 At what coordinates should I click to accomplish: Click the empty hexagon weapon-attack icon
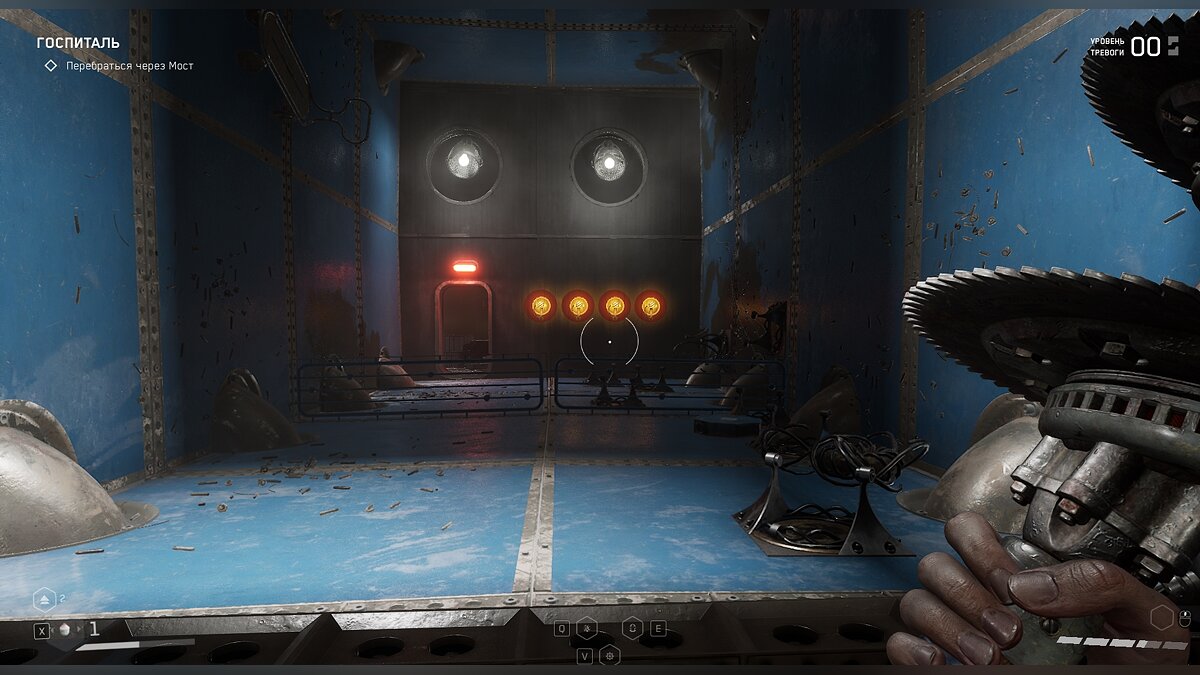(1161, 617)
